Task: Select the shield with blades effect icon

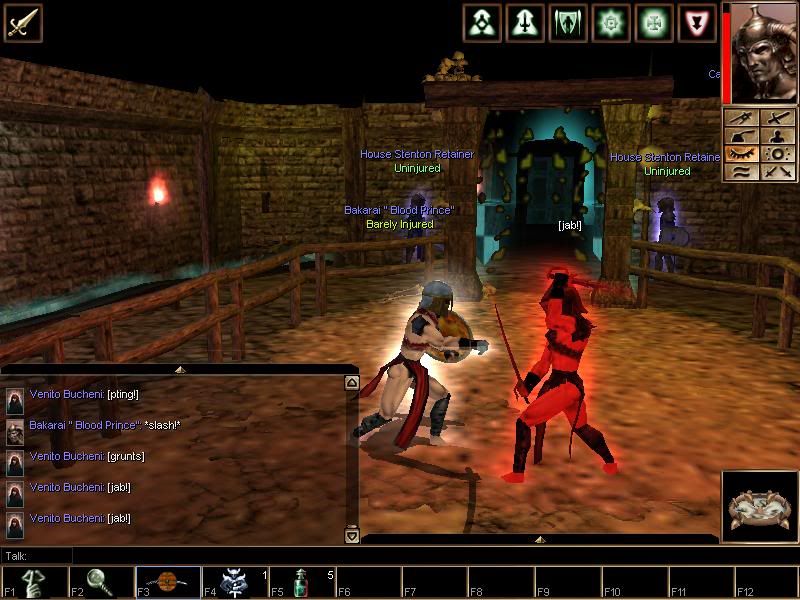Action: [x=568, y=22]
